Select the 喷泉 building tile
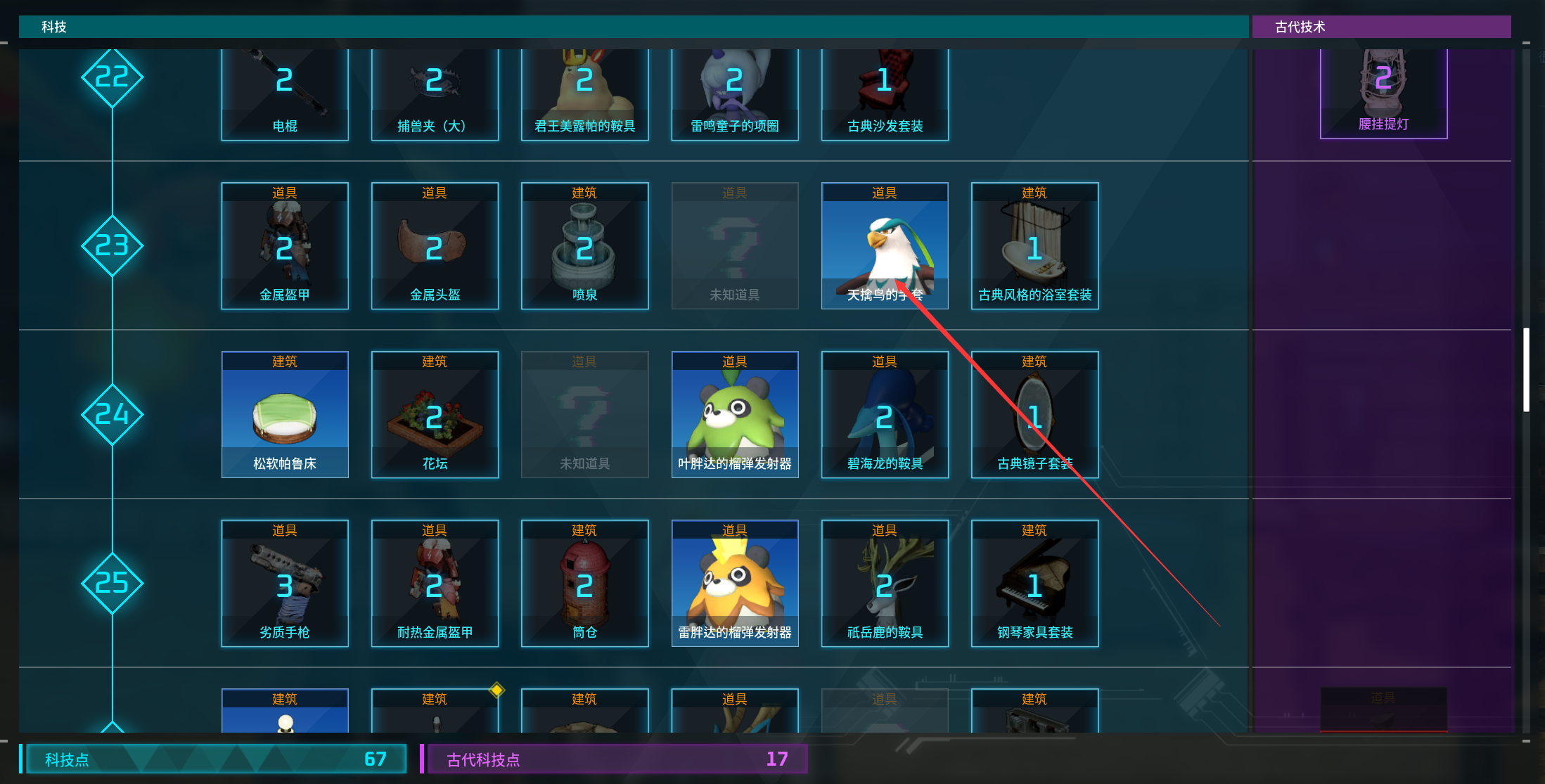 click(584, 246)
